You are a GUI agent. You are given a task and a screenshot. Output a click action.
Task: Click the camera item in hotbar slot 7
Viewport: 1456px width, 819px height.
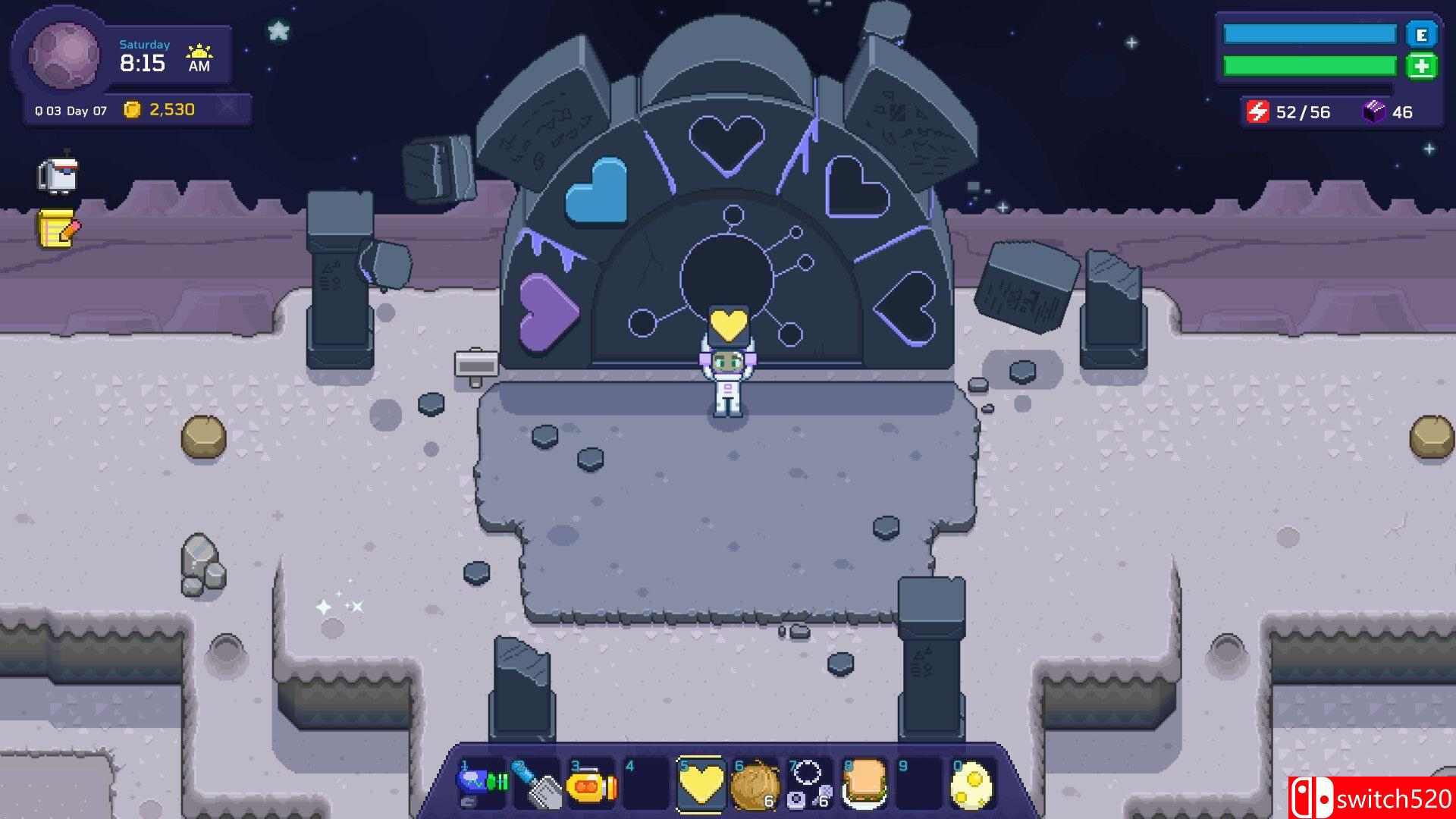(808, 783)
